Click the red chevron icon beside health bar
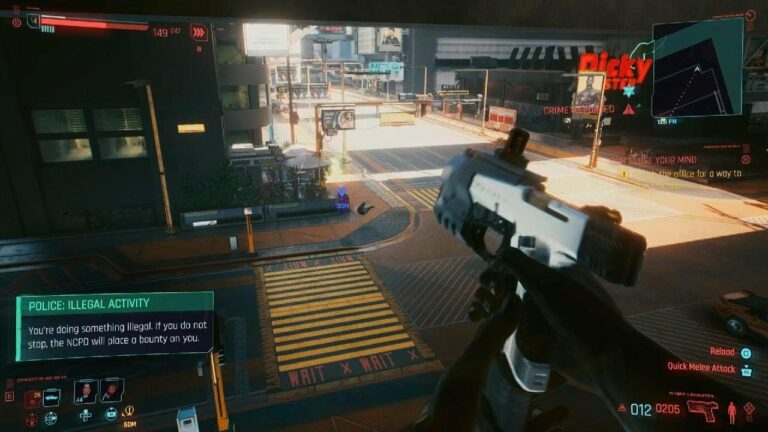Viewport: 768px width, 432px height. (198, 32)
